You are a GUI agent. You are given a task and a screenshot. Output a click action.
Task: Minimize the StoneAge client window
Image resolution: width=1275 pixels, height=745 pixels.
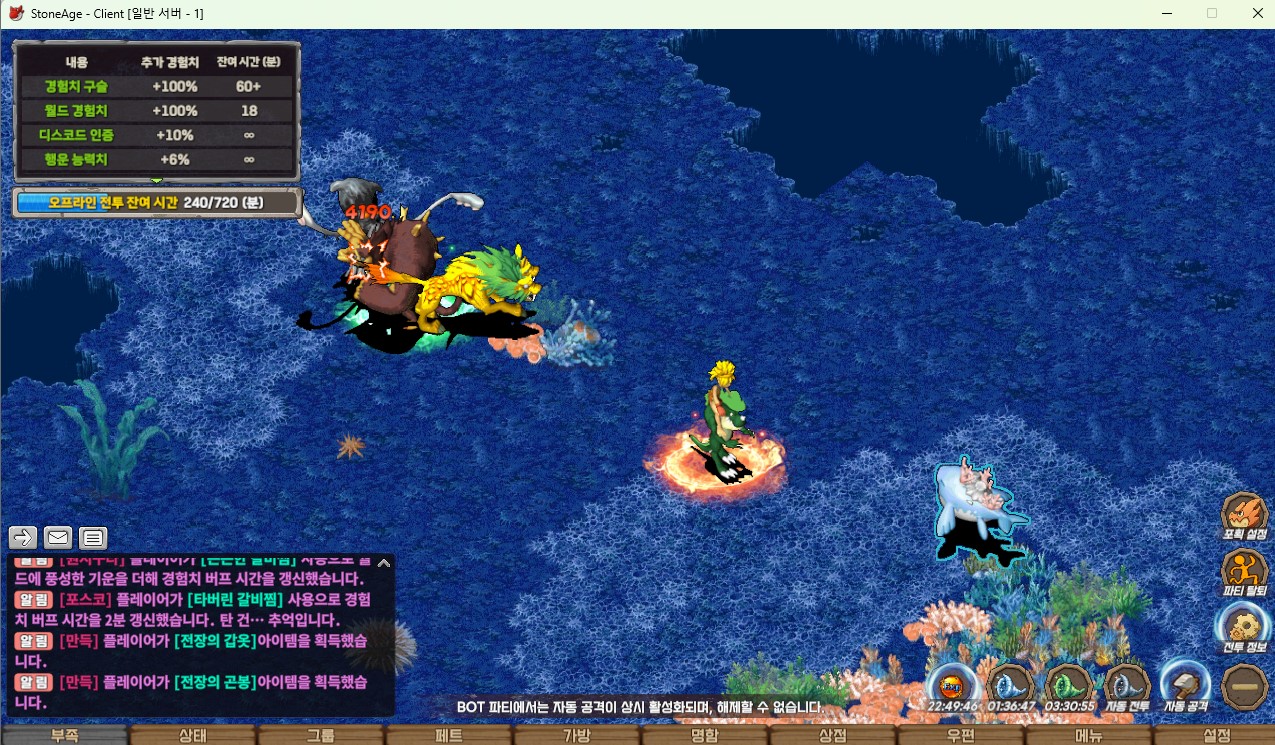click(x=1165, y=14)
